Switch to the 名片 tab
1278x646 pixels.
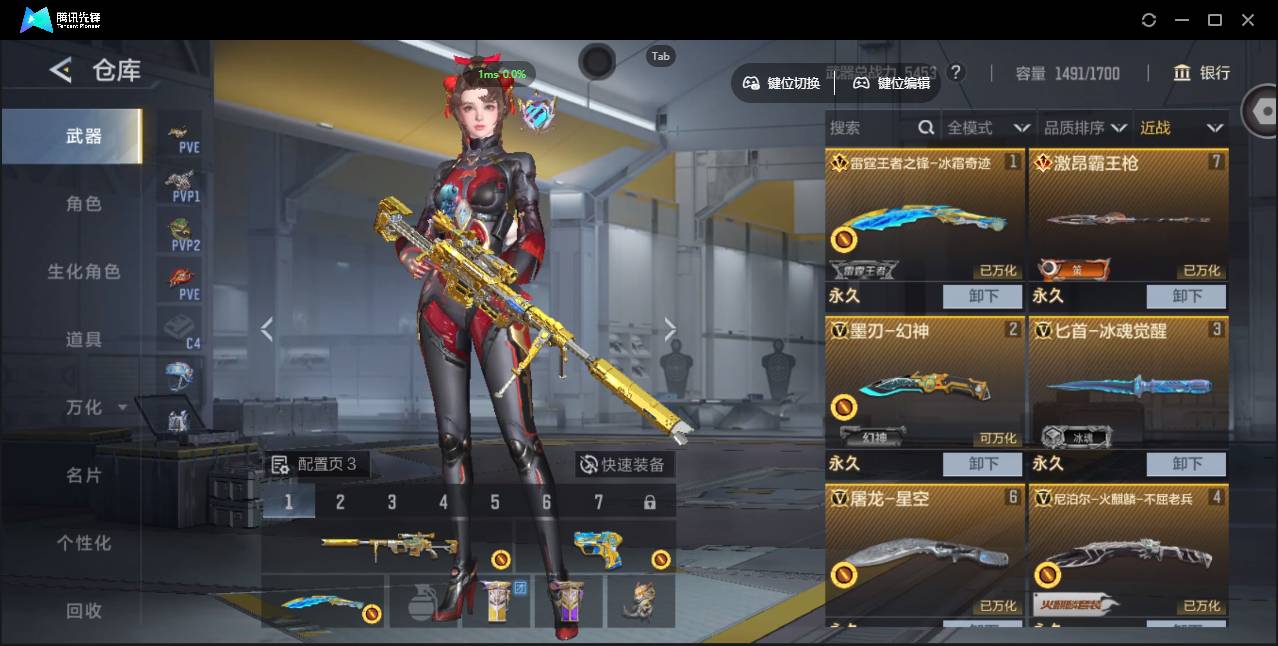(x=84, y=476)
